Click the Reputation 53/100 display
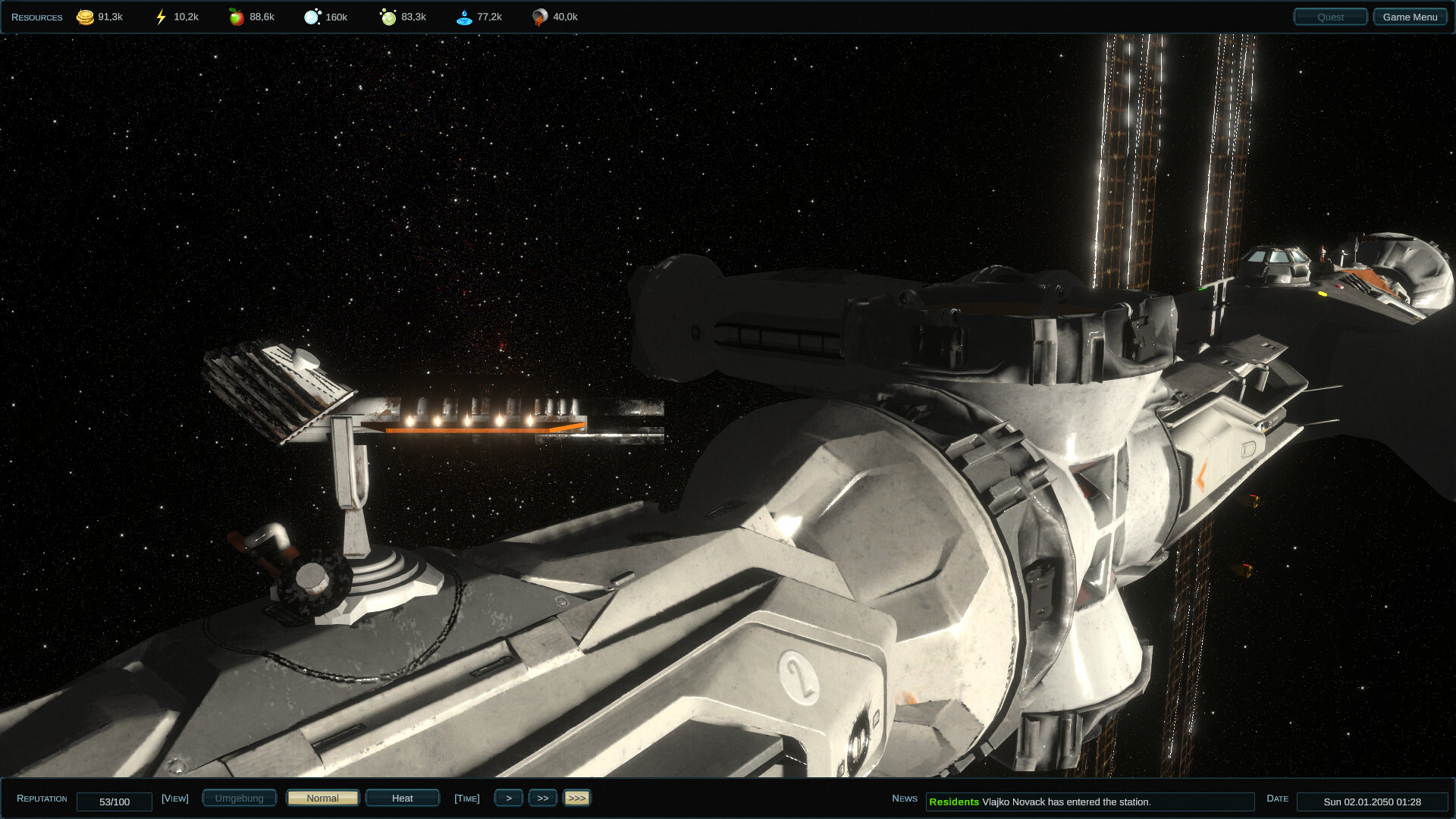Image resolution: width=1456 pixels, height=819 pixels. click(x=115, y=802)
